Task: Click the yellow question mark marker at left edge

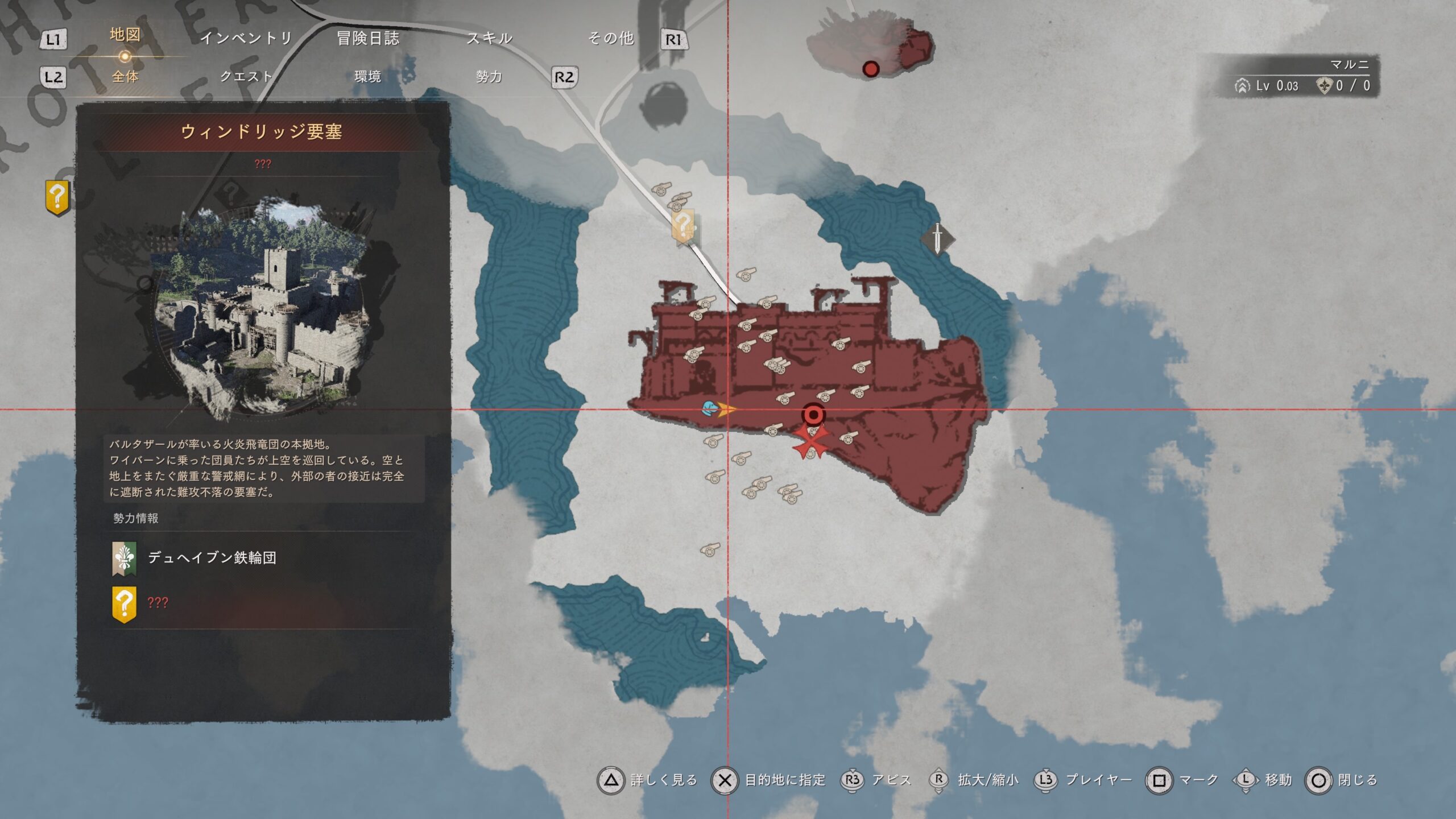Action: [x=57, y=197]
